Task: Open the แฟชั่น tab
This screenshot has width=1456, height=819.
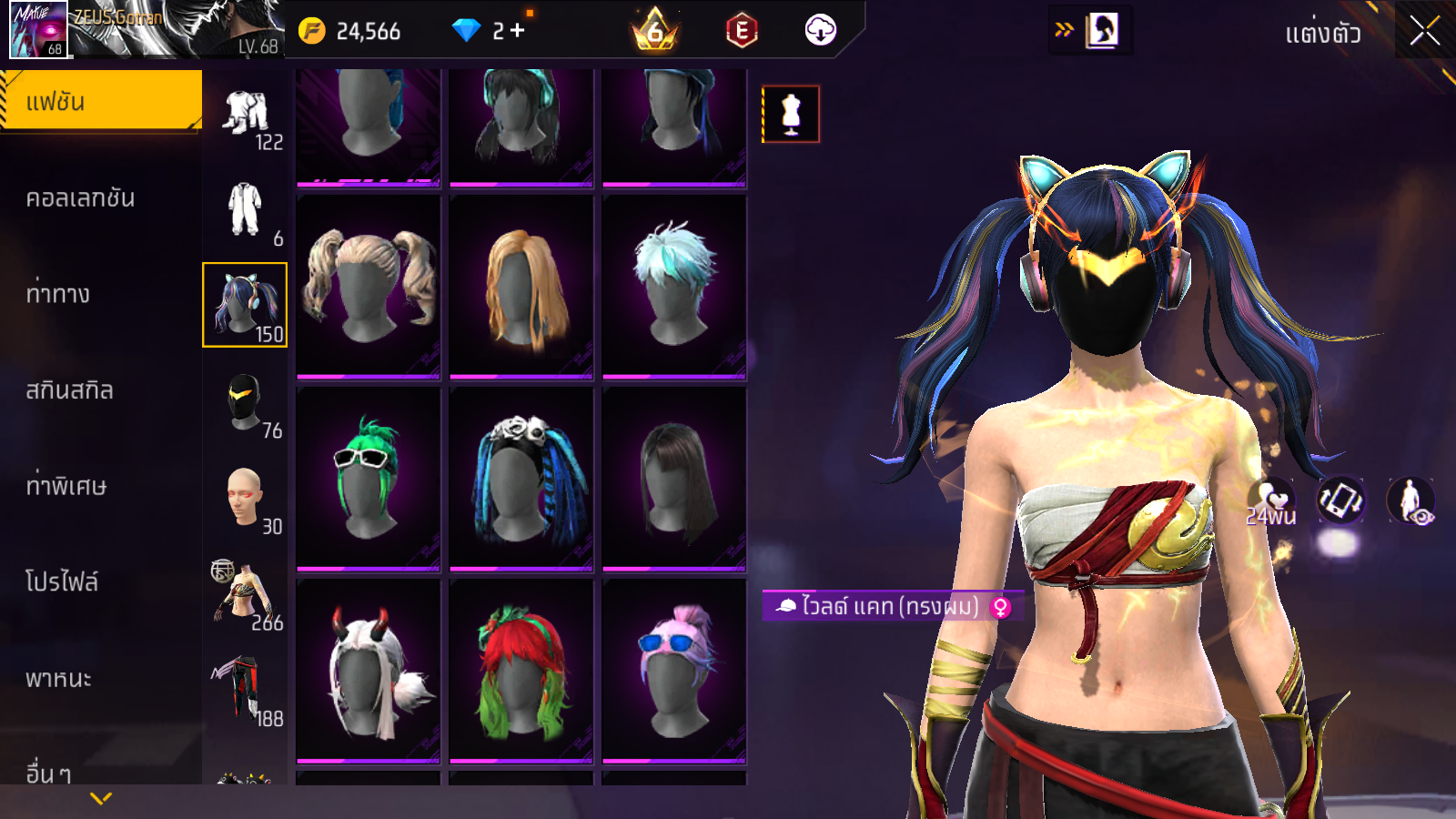Action: 100,101
